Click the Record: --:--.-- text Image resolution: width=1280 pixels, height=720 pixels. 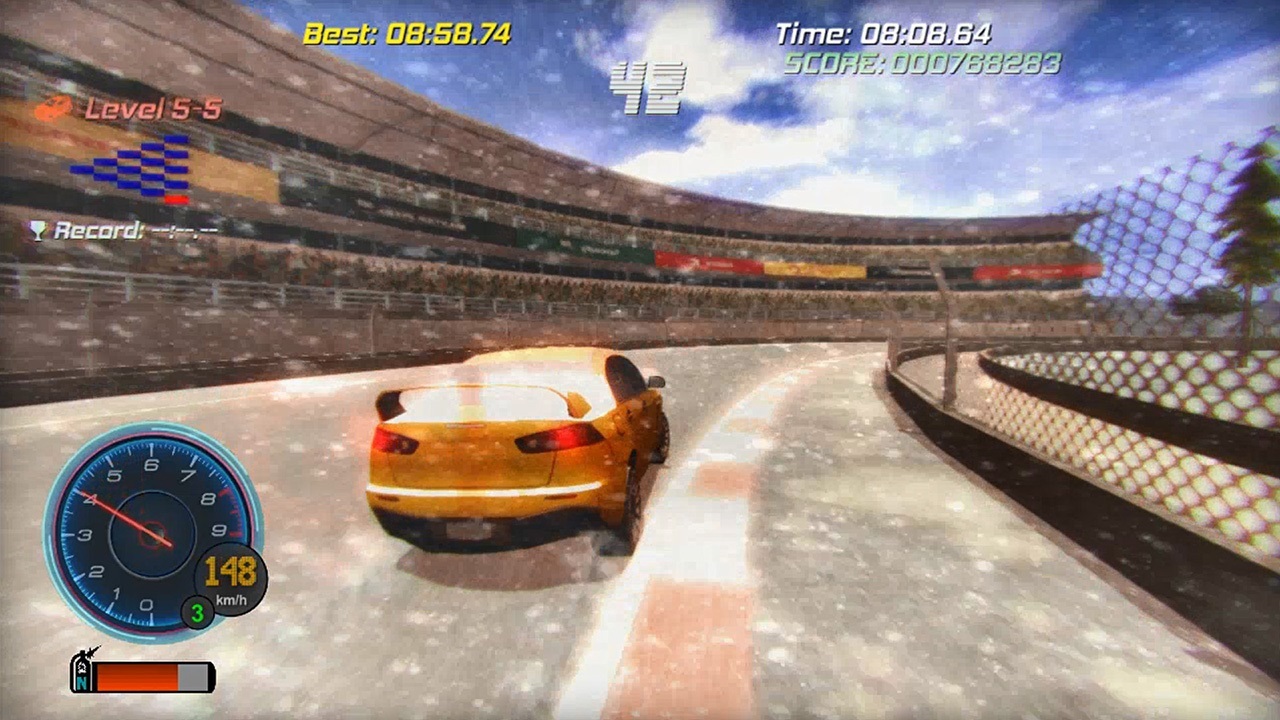pyautogui.click(x=135, y=229)
